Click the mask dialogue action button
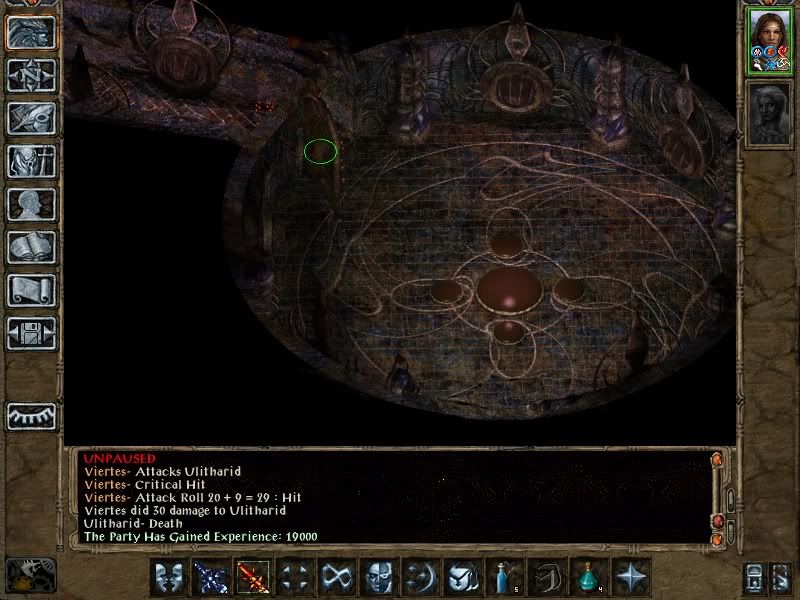The width and height of the screenshot is (800, 600). tap(169, 577)
